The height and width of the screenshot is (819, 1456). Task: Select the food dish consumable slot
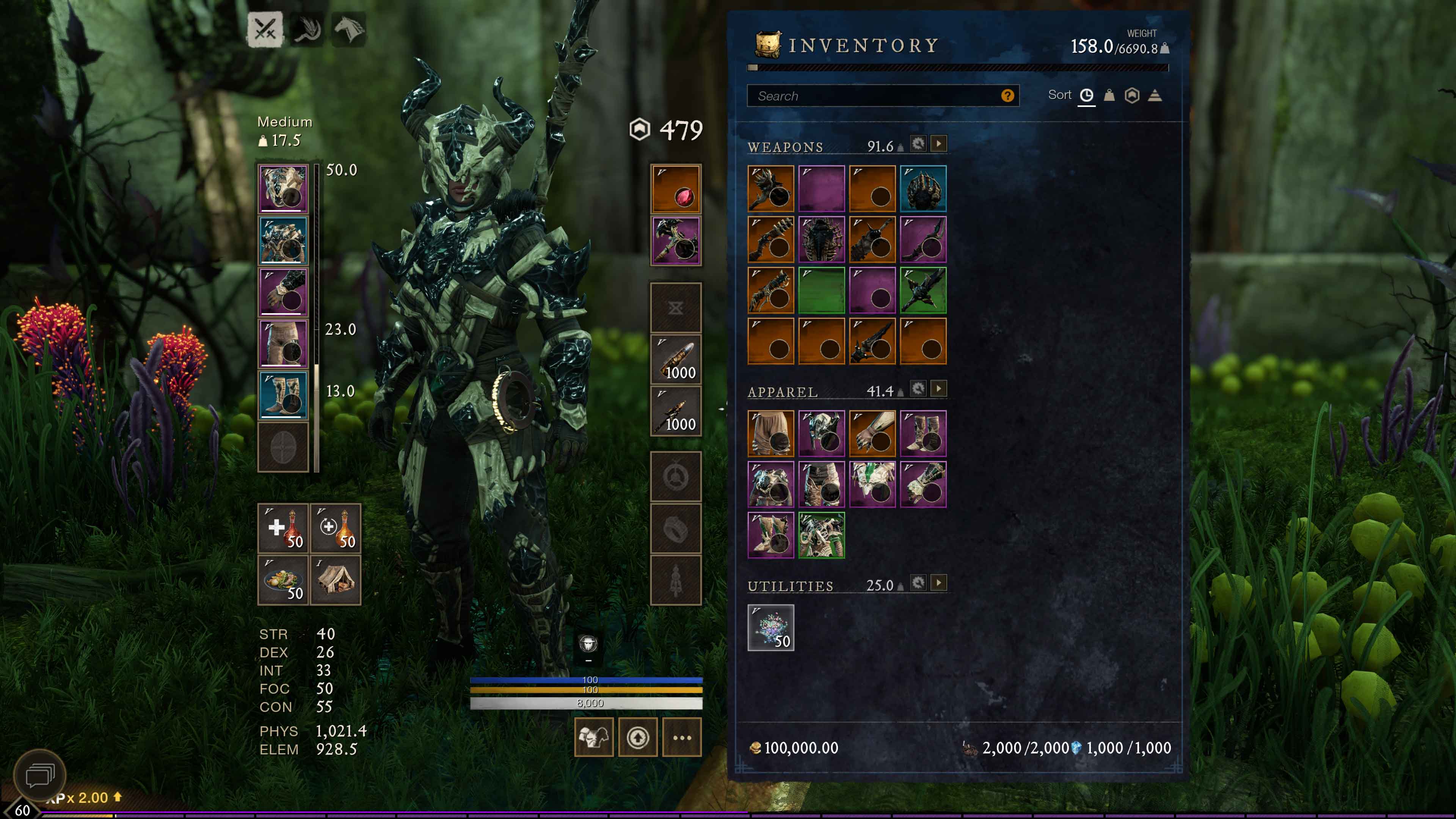[283, 580]
